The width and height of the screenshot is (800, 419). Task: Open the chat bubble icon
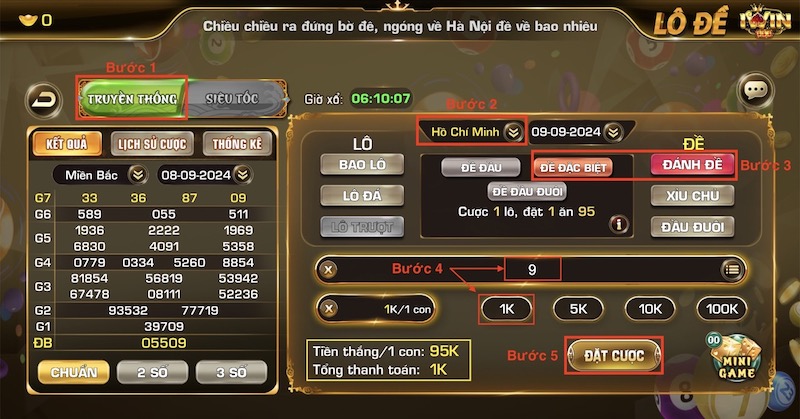[755, 91]
